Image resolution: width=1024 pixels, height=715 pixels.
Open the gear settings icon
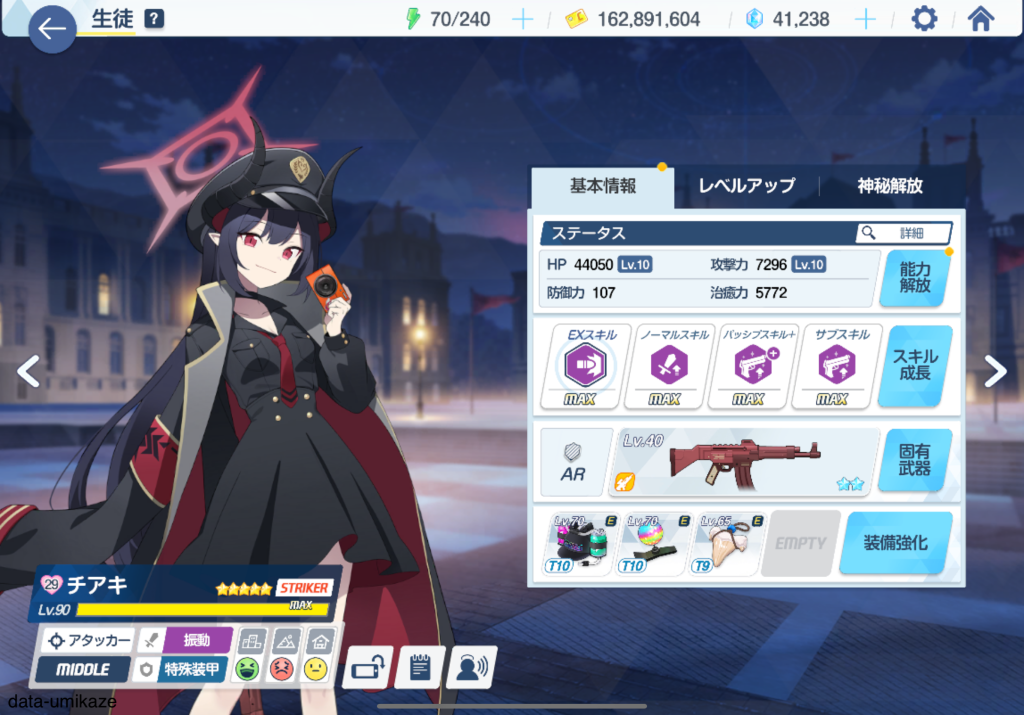click(x=923, y=19)
